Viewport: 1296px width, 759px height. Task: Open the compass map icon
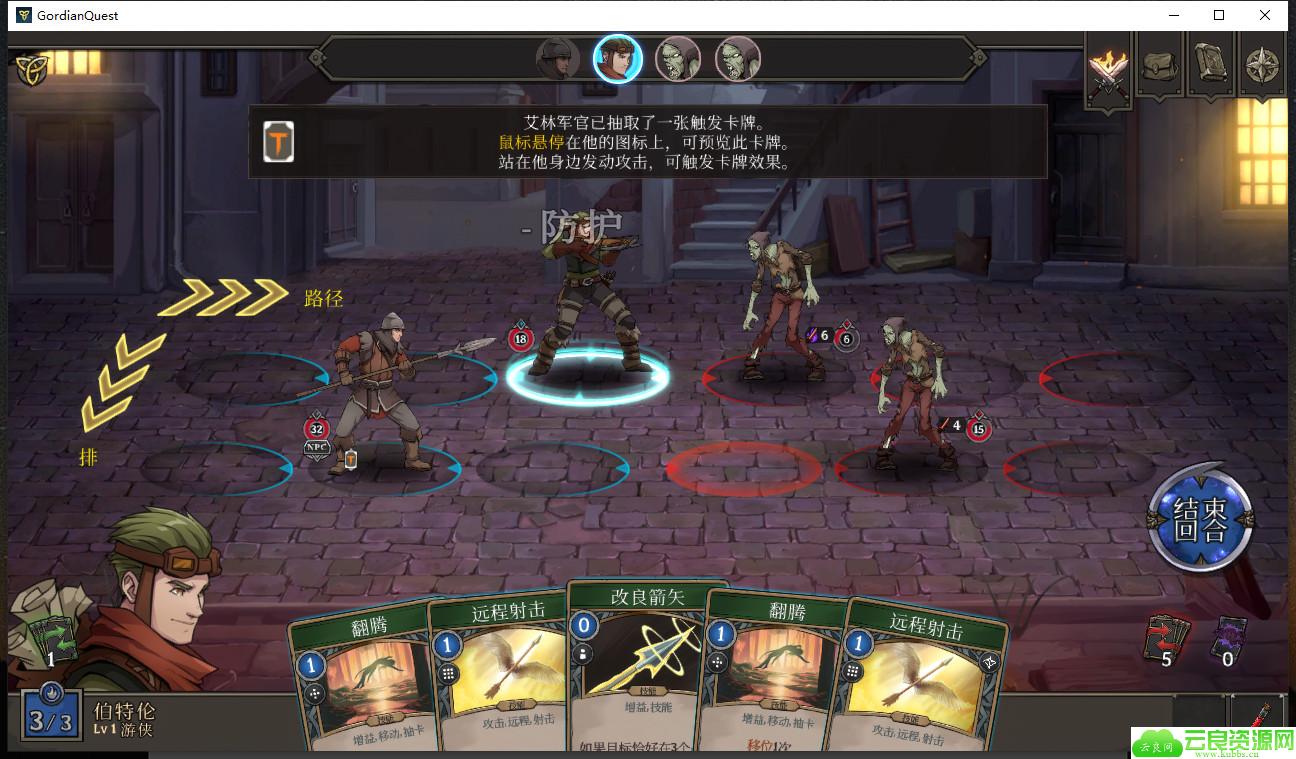pos(1263,64)
